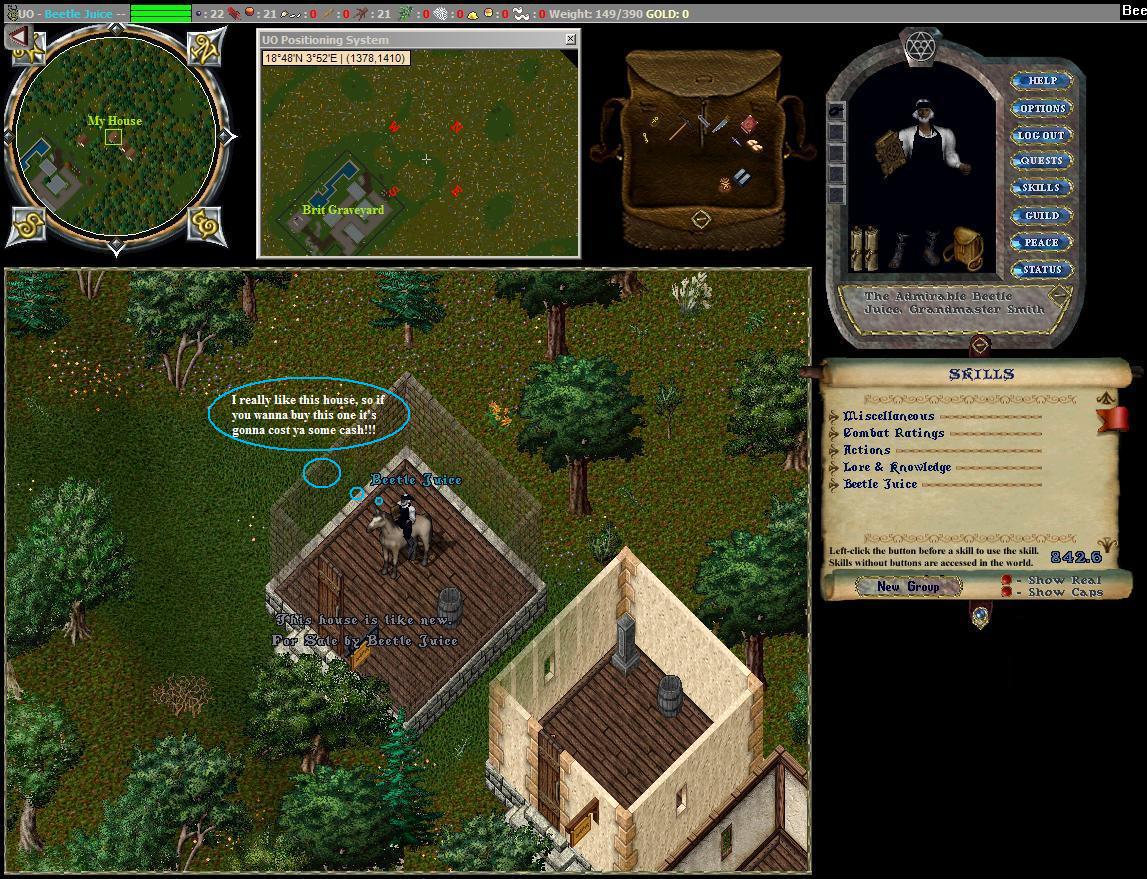Screen dimensions: 1147x879
Task: Open the QUESTS log
Action: pos(1041,161)
